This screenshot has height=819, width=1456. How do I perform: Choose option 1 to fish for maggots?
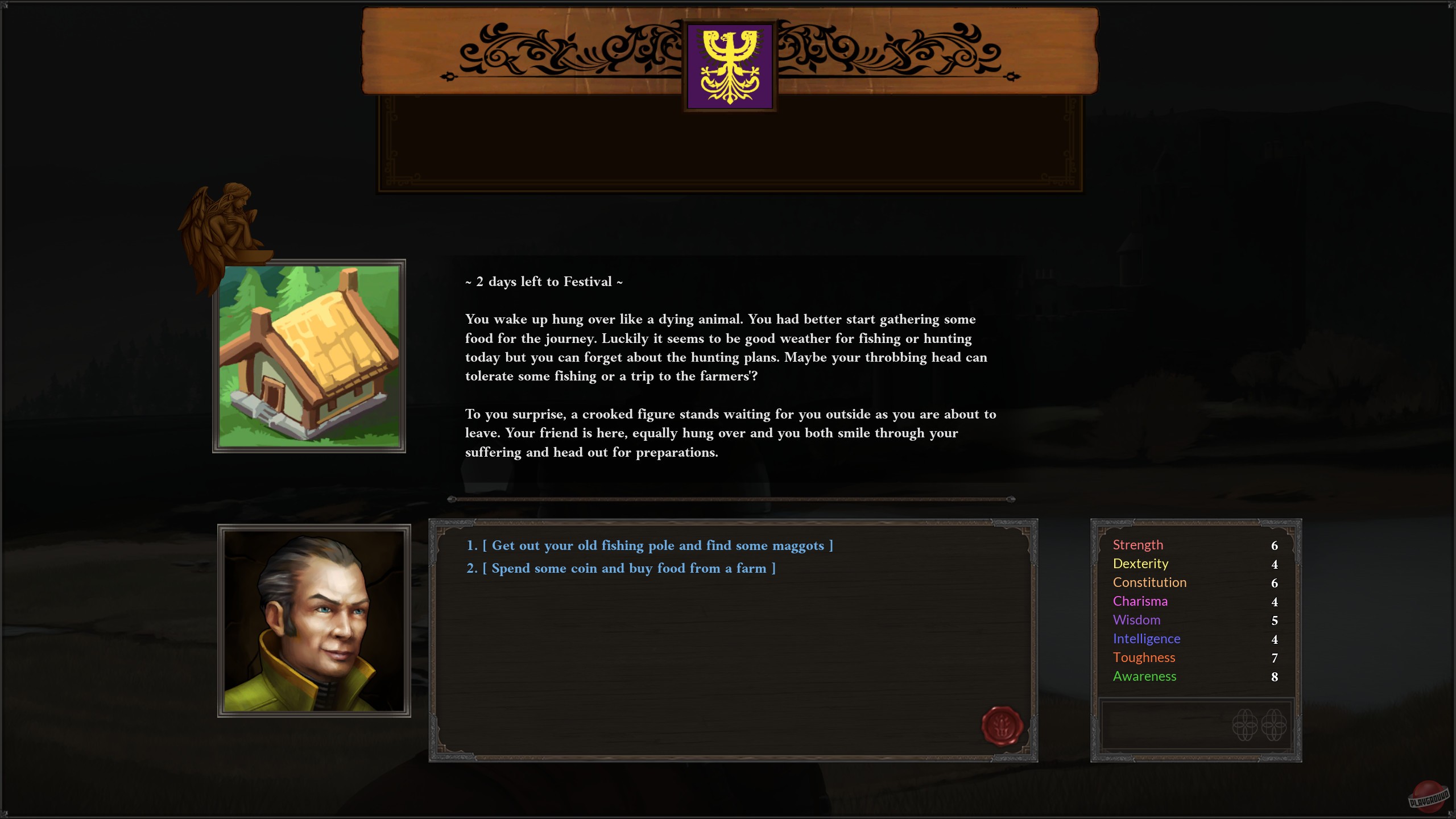[x=648, y=545]
